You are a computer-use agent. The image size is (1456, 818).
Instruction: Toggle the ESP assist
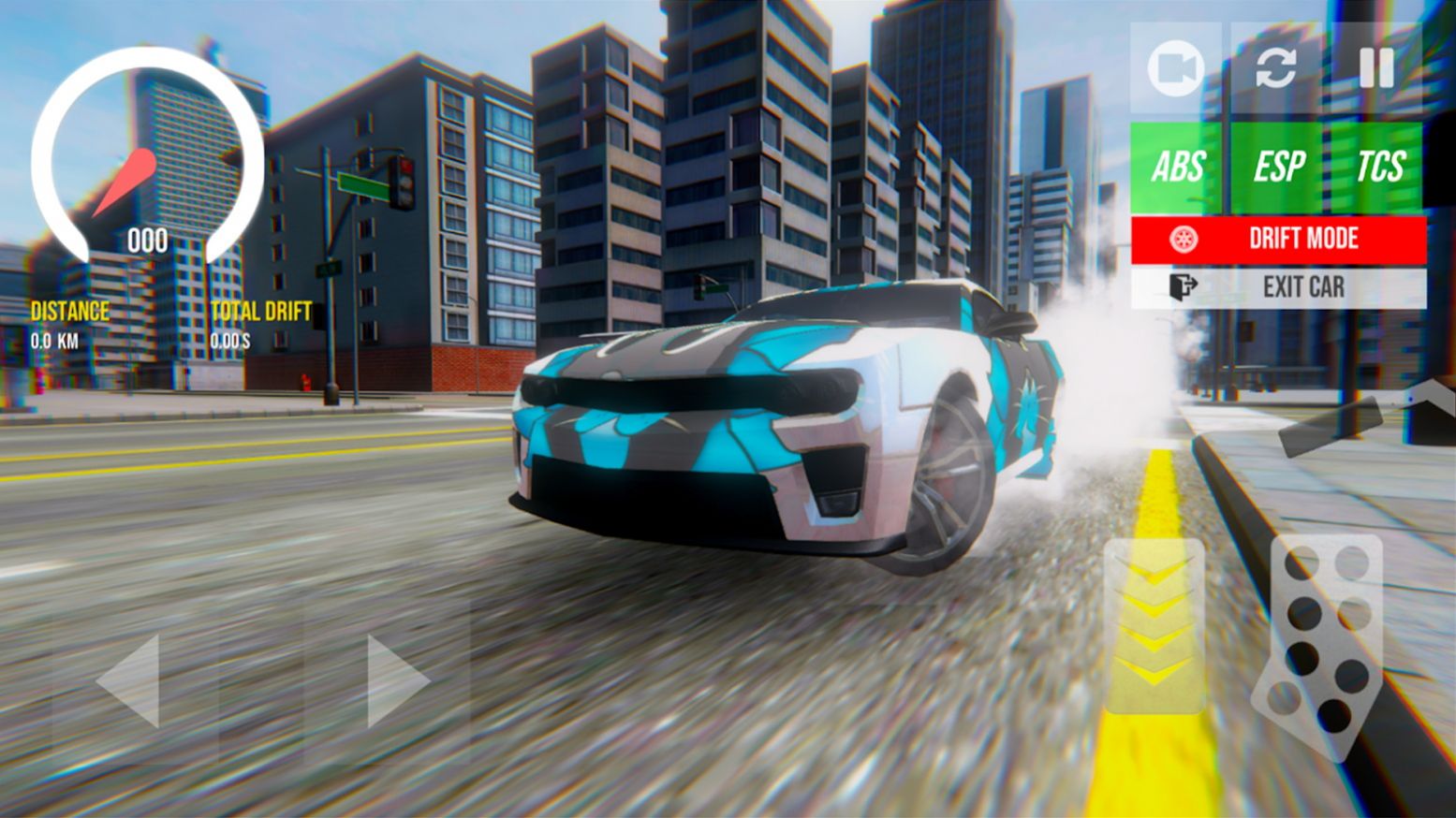point(1278,168)
